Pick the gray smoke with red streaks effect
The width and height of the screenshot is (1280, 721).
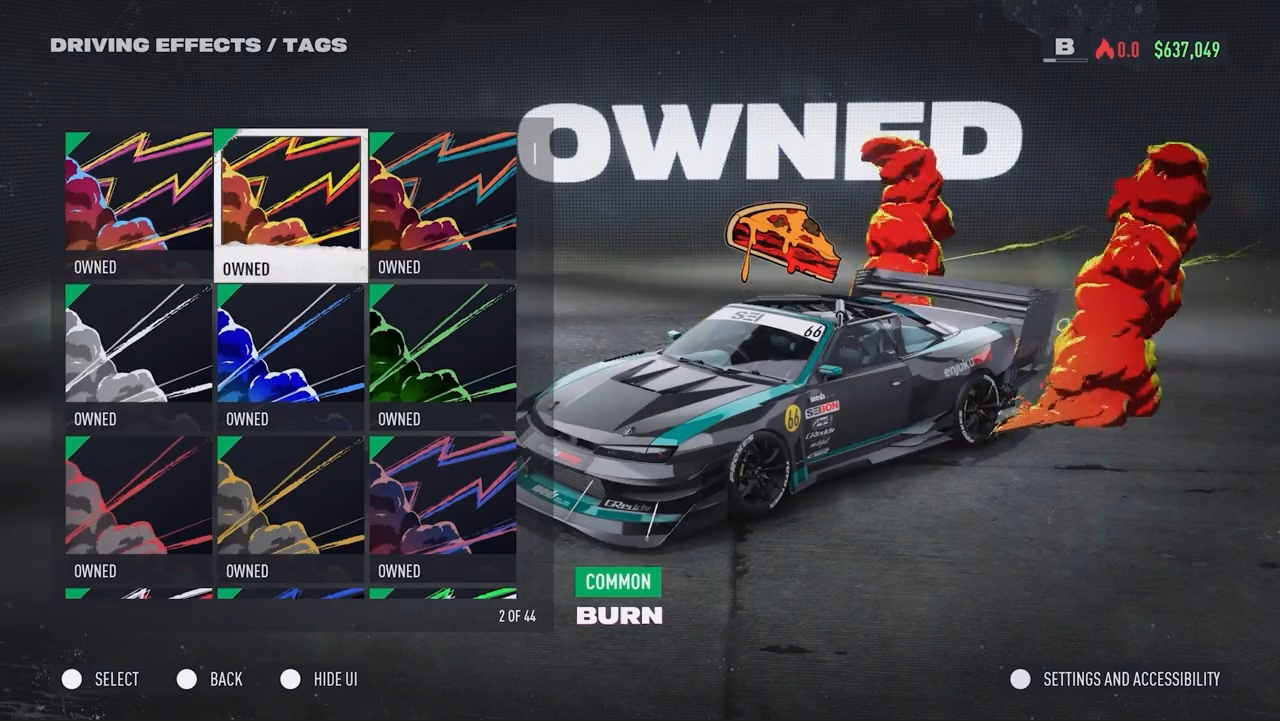(x=139, y=508)
